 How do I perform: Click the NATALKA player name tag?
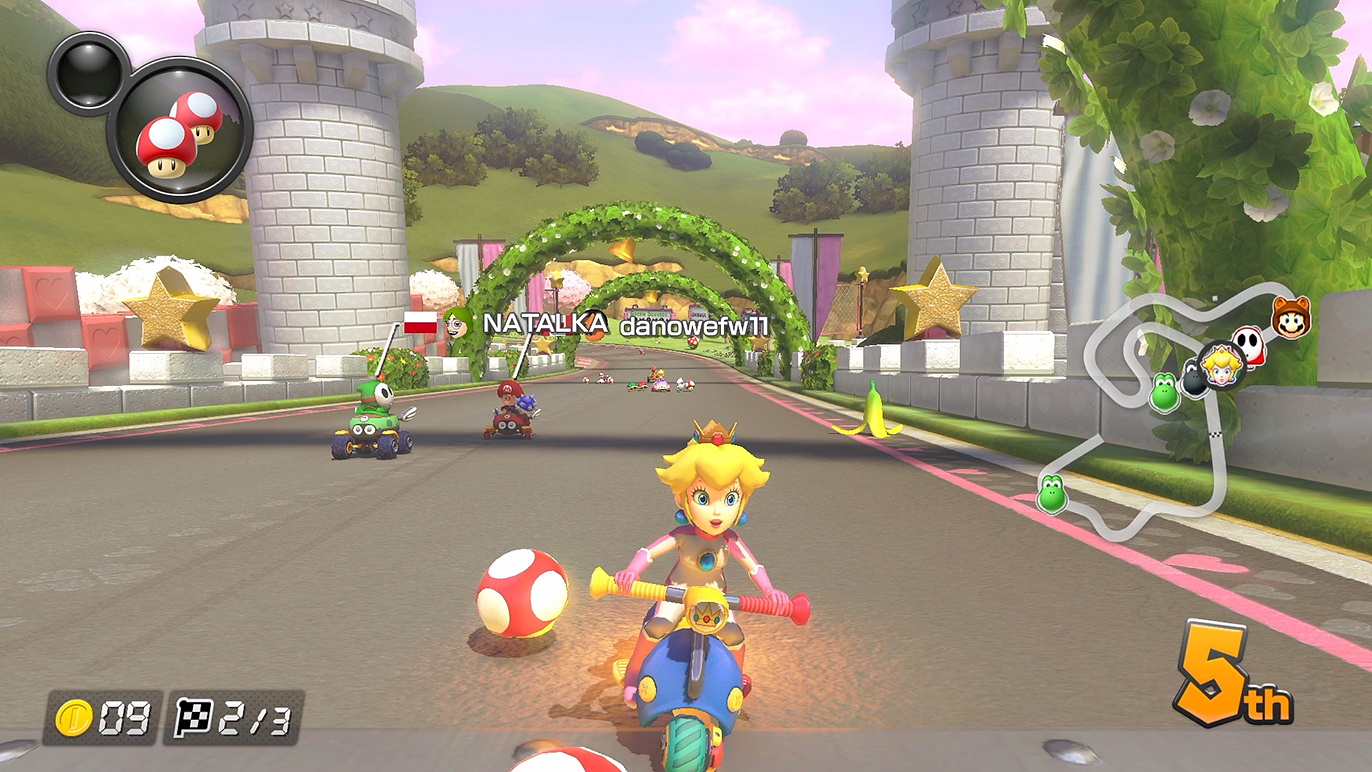[545, 323]
